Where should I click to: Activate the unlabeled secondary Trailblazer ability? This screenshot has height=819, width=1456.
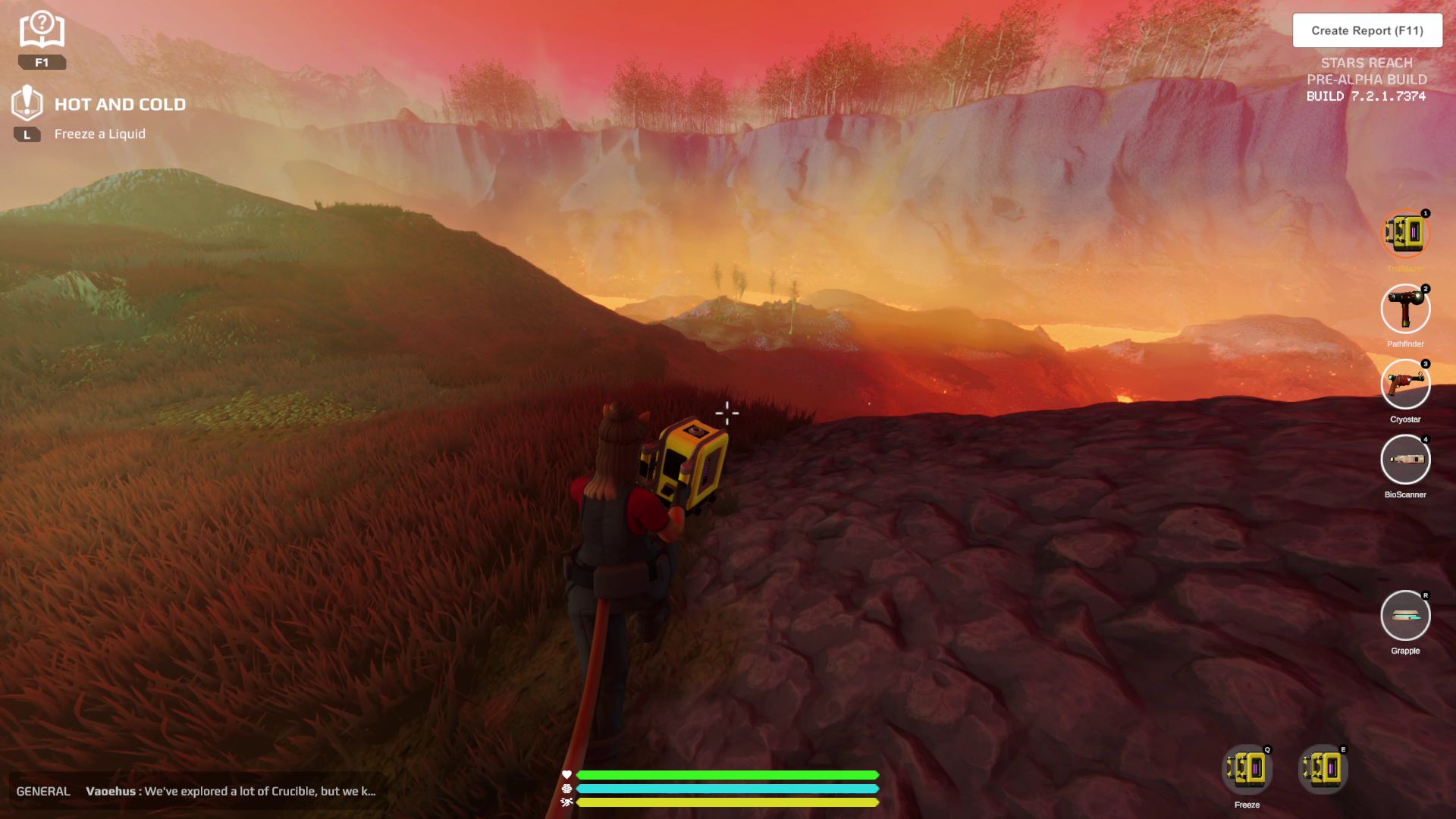1322,770
